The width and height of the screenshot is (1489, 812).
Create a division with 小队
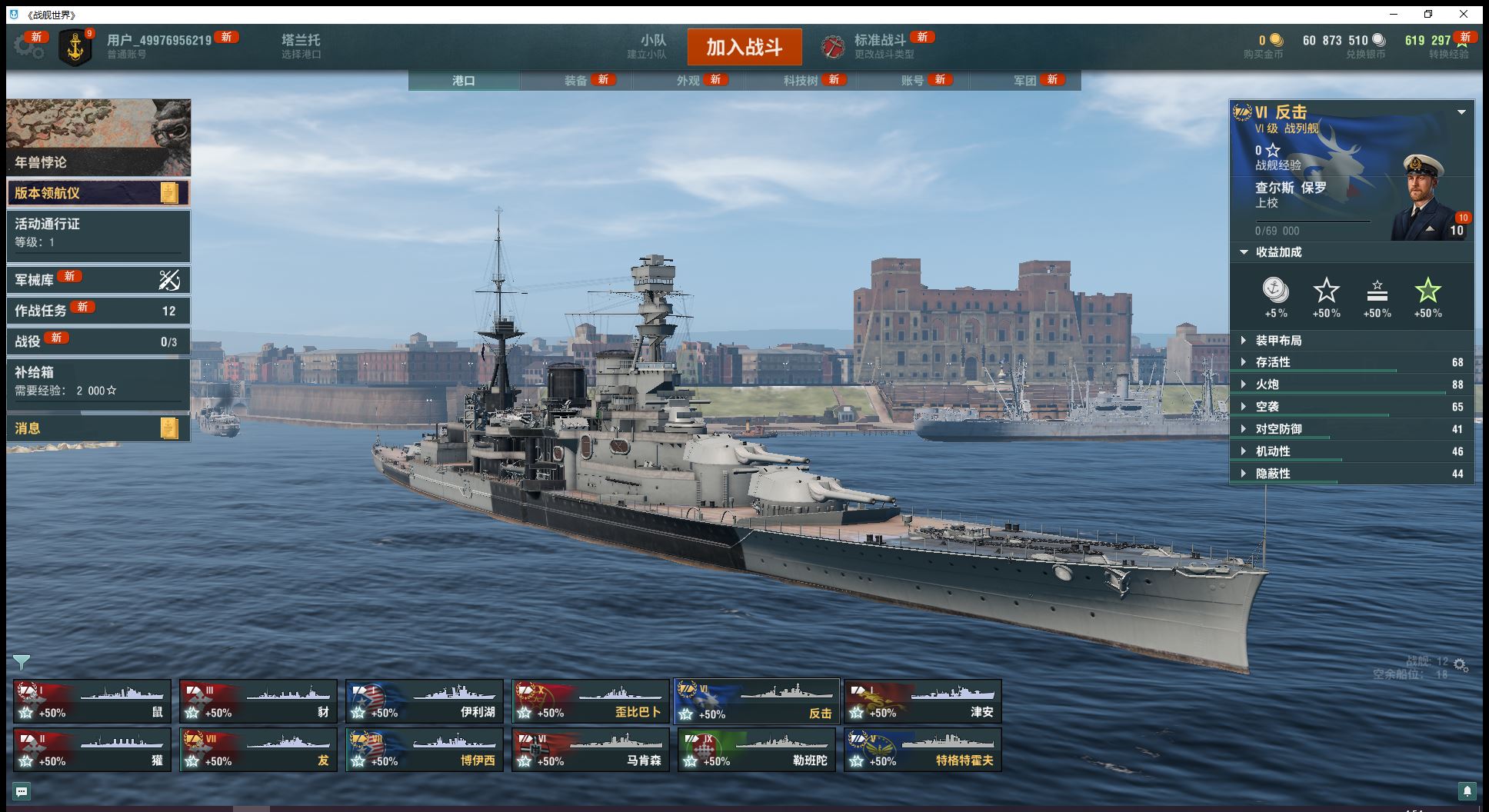tap(653, 46)
